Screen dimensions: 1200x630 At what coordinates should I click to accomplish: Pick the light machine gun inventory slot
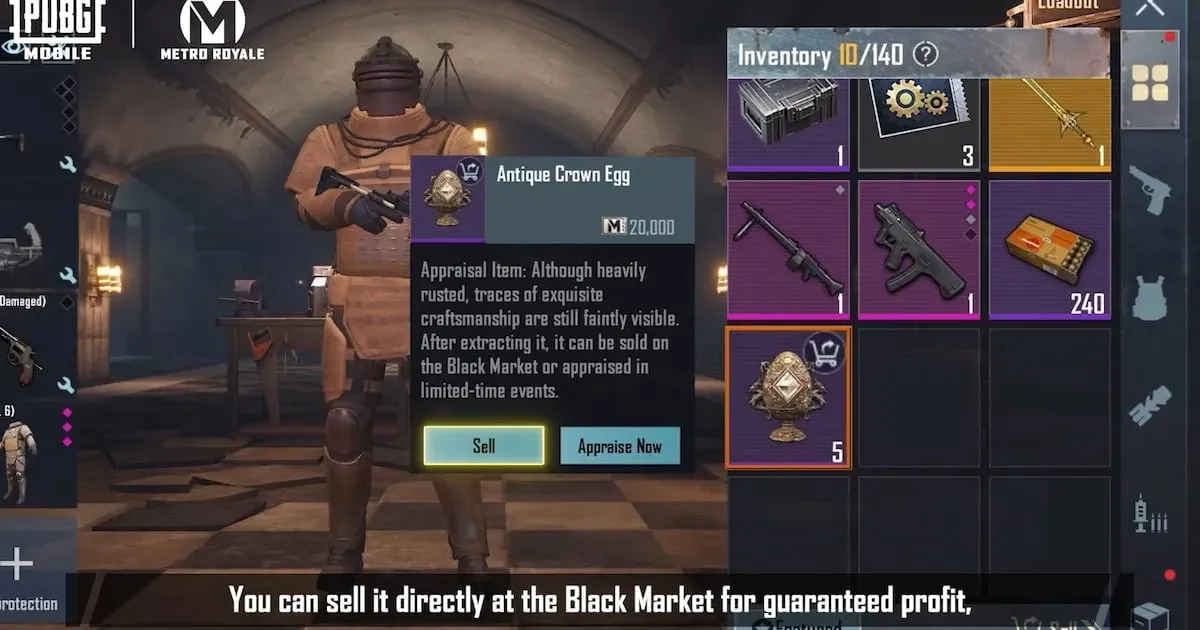[788, 250]
